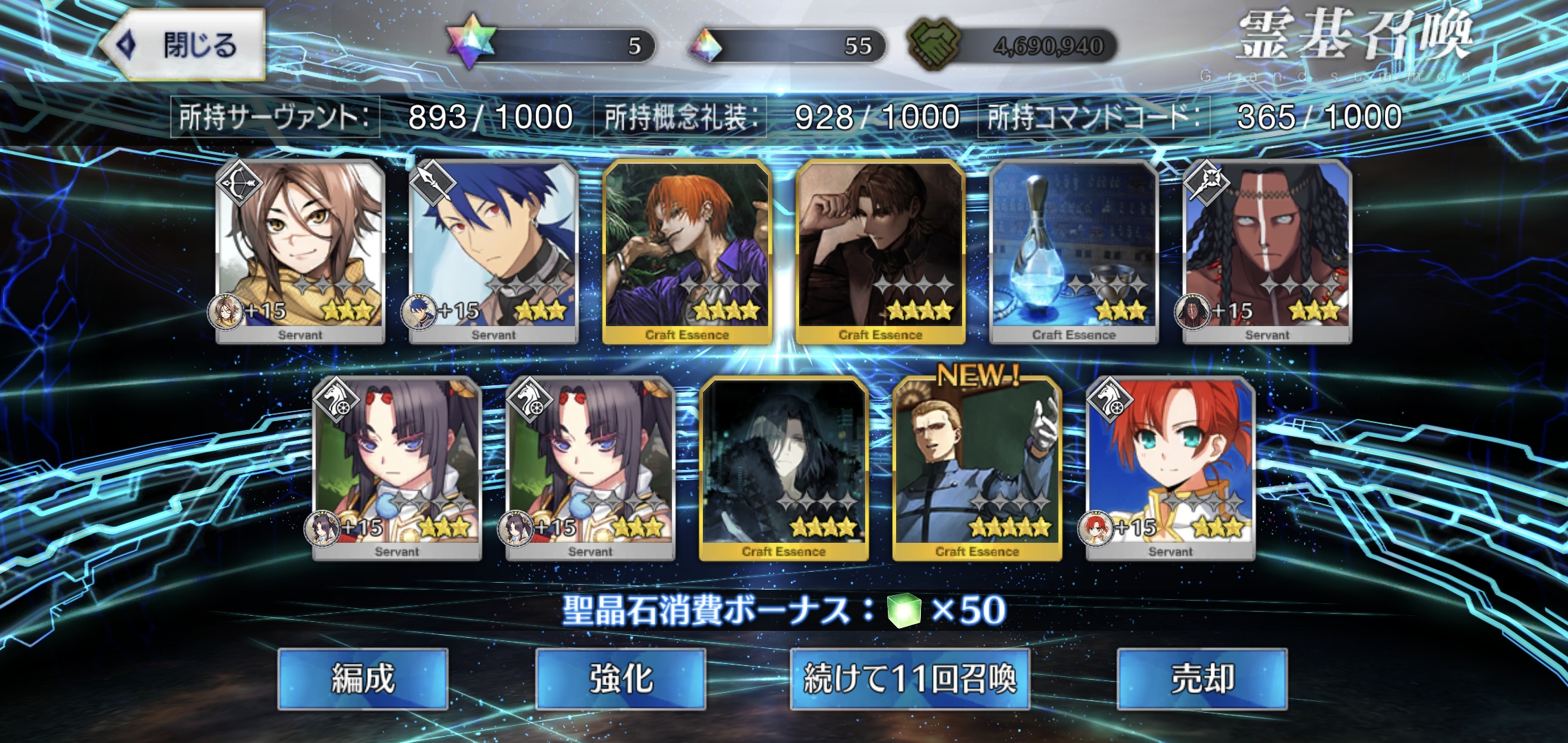Screen dimensions: 1568x743
Task: Select the brown-haired Archer servant card
Action: point(301,251)
